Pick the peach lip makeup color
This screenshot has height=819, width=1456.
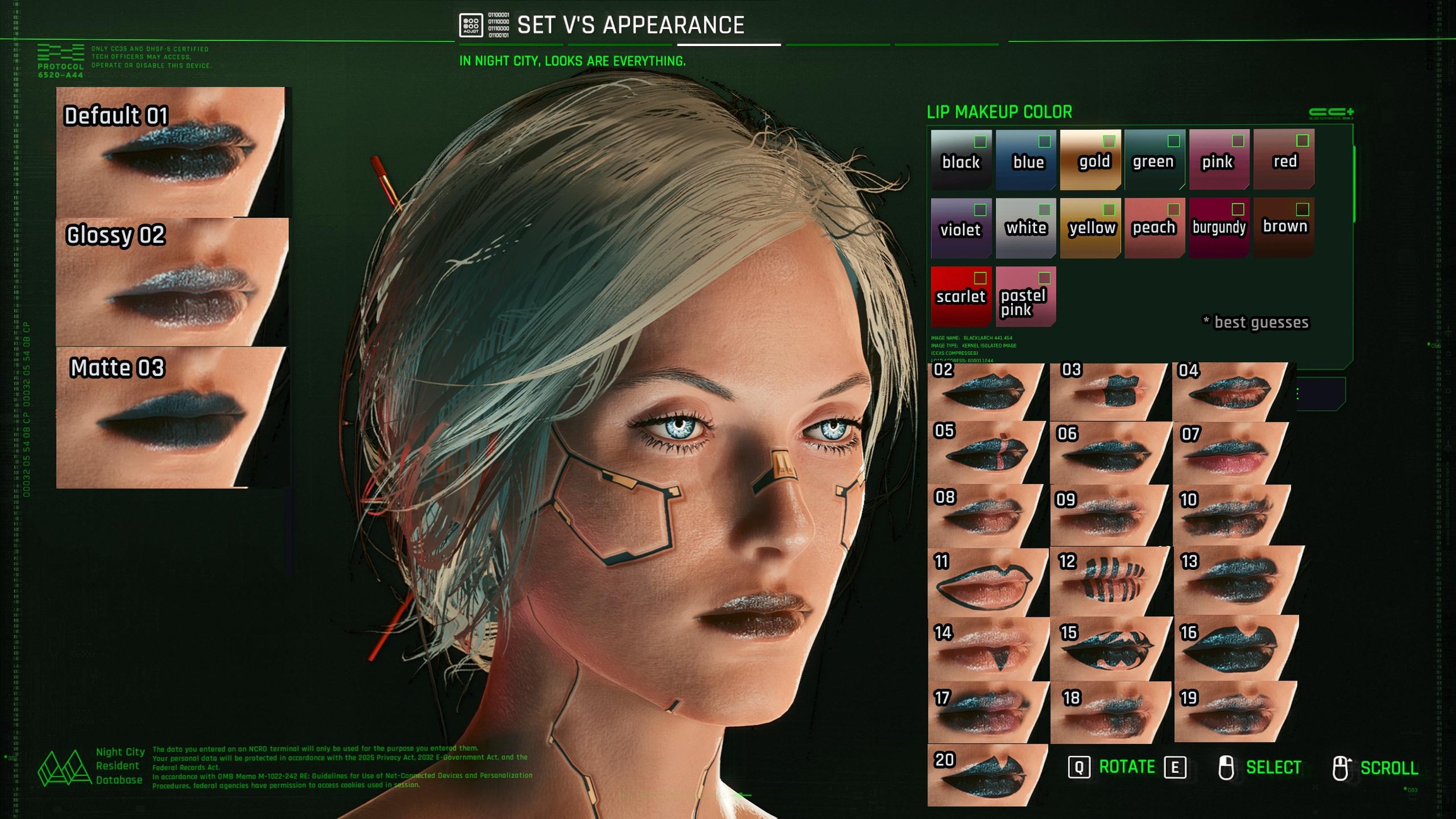1154,227
